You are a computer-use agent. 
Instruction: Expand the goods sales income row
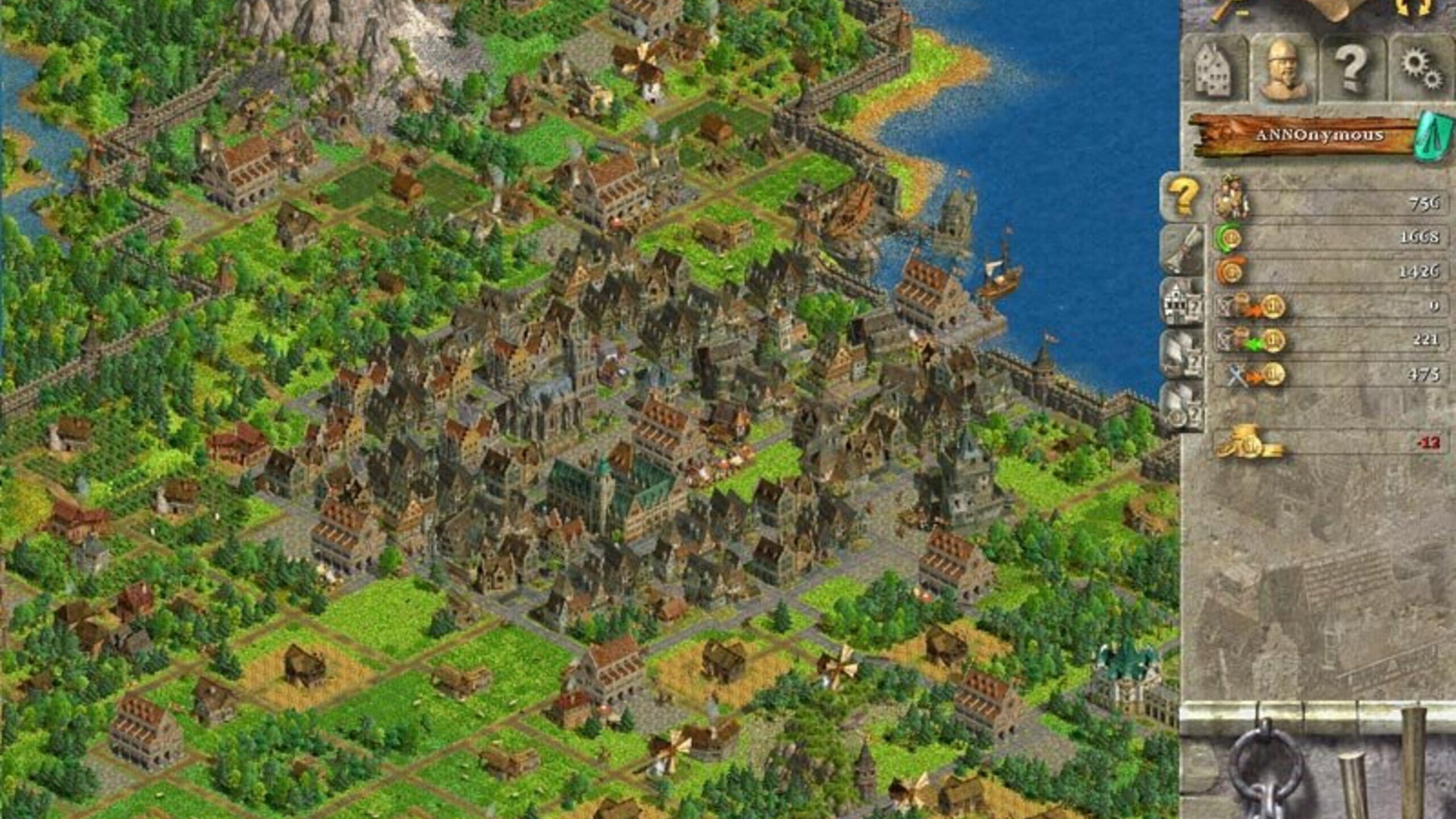click(1251, 341)
